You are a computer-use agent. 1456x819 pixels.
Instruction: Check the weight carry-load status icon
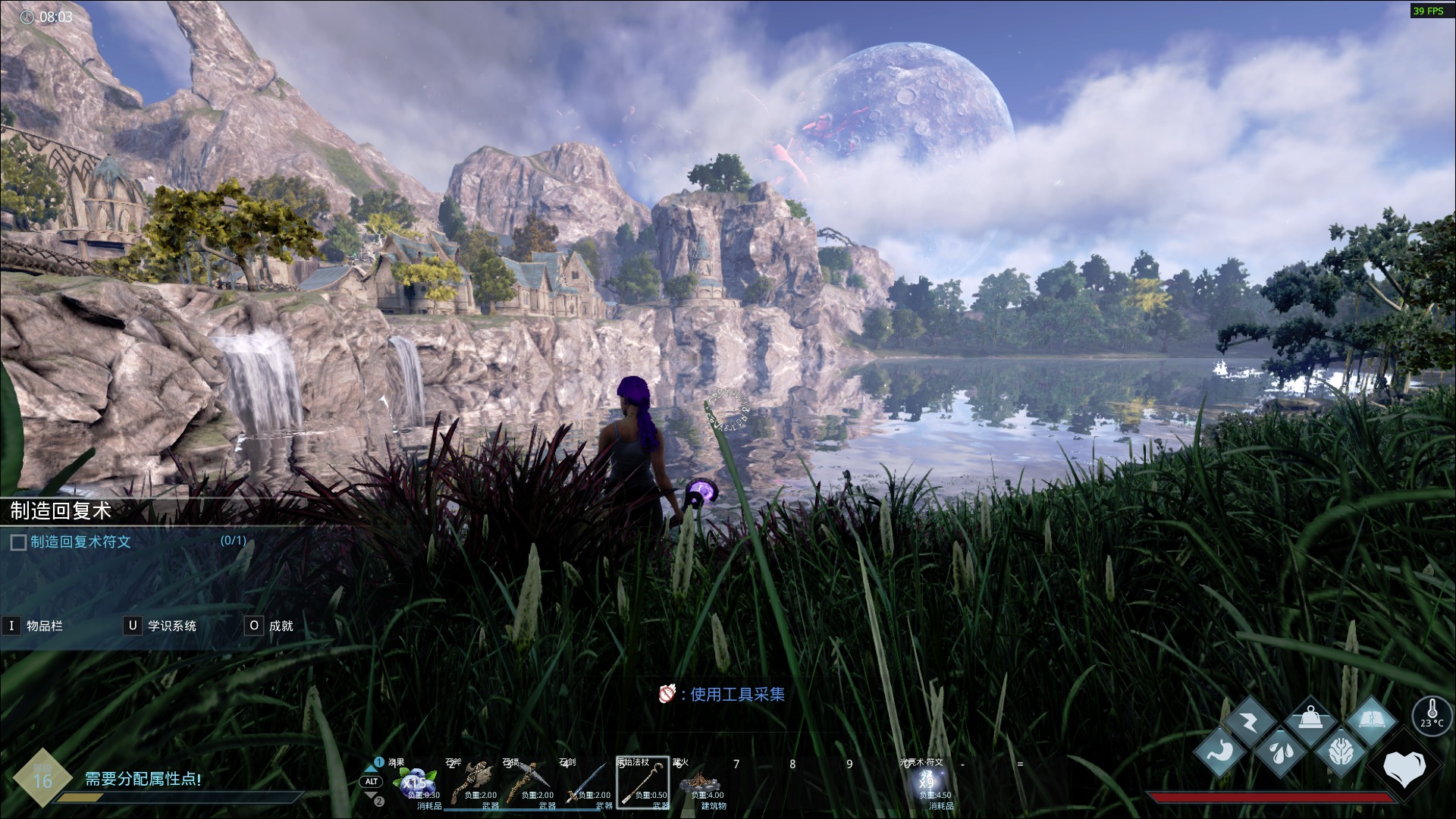pos(1310,719)
